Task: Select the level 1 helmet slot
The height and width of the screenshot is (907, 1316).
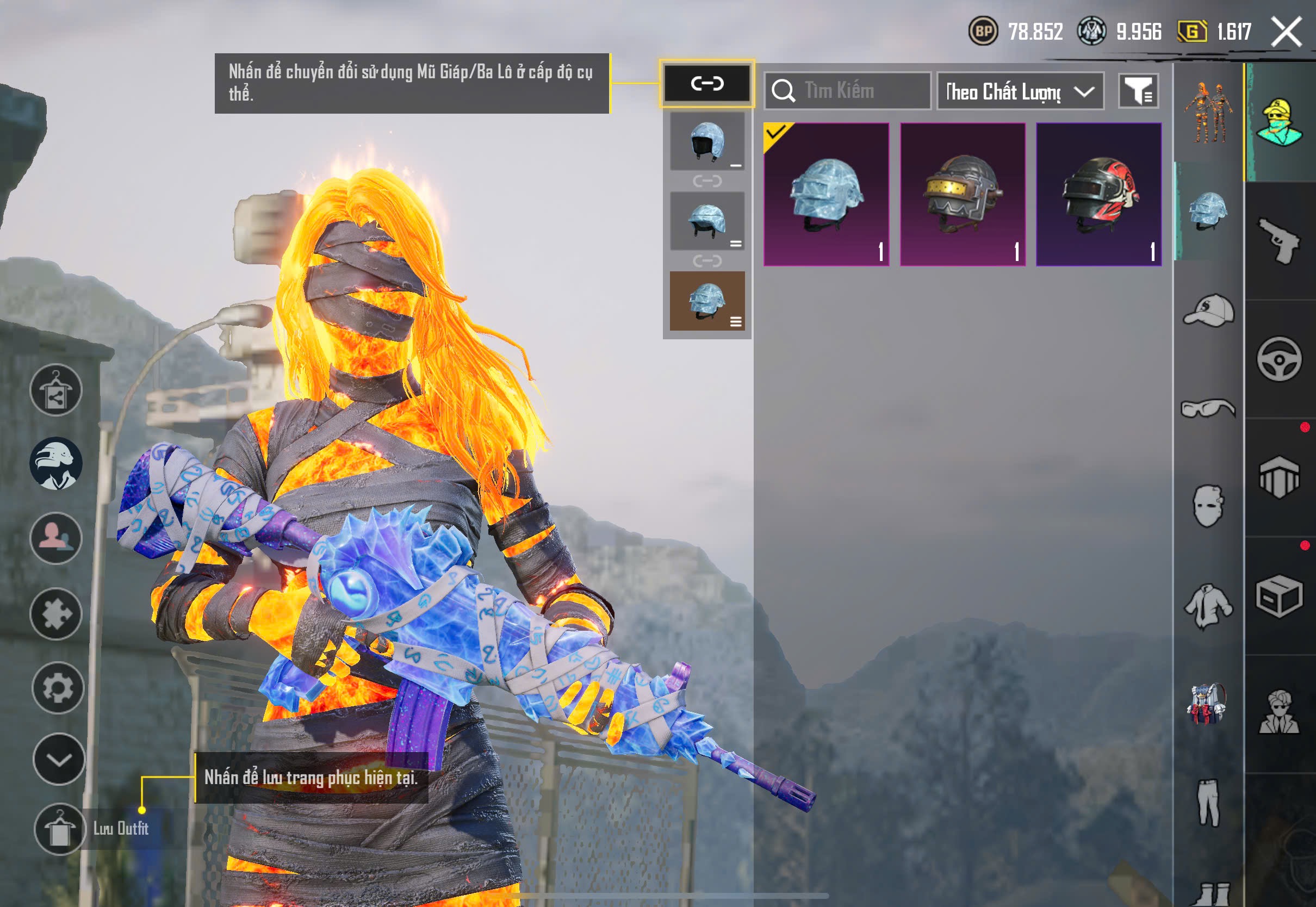Action: click(707, 141)
